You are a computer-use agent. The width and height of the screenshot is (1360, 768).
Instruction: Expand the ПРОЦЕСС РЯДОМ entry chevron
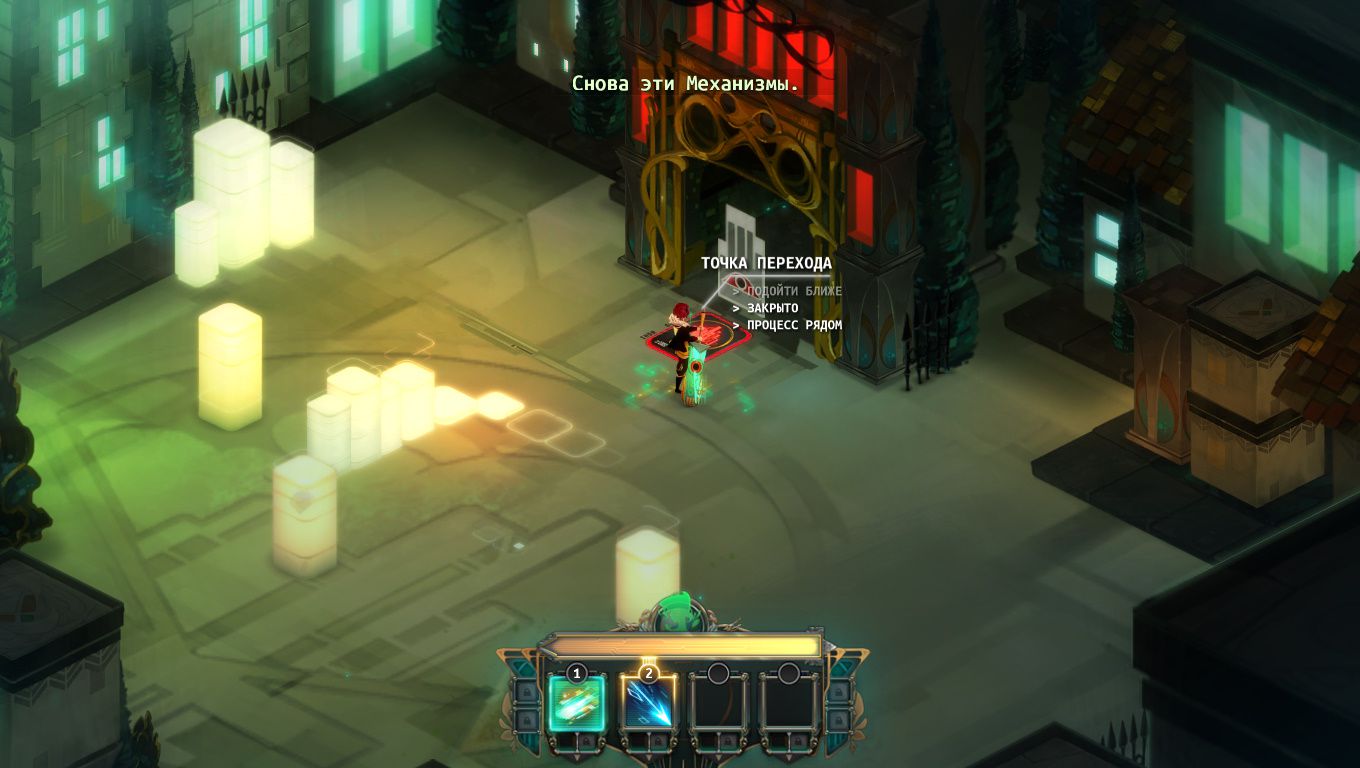click(734, 324)
